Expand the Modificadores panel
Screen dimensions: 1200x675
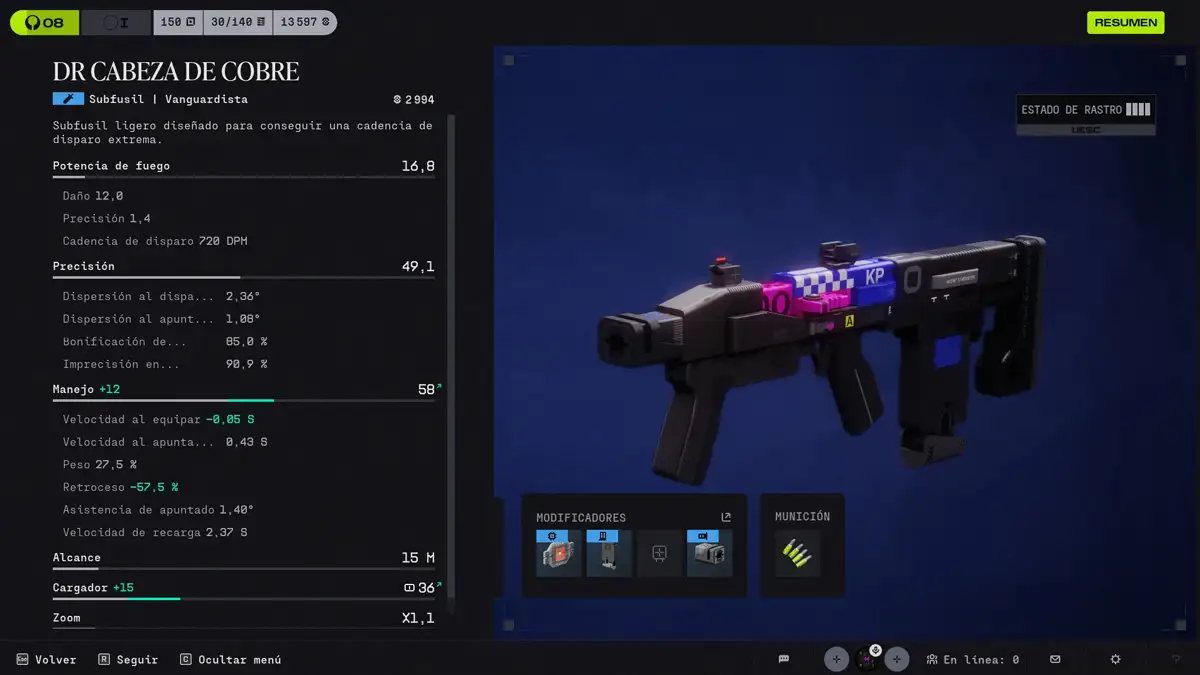726,517
